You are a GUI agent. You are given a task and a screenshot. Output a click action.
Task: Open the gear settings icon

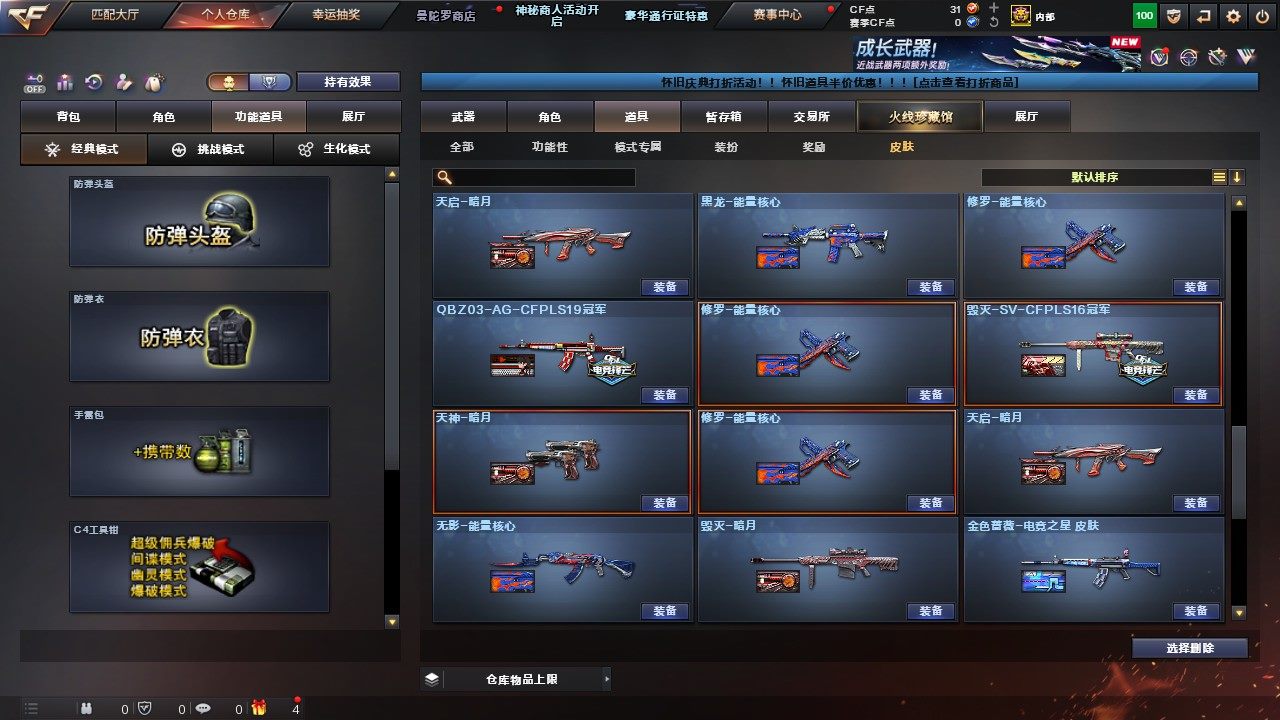tap(1233, 16)
